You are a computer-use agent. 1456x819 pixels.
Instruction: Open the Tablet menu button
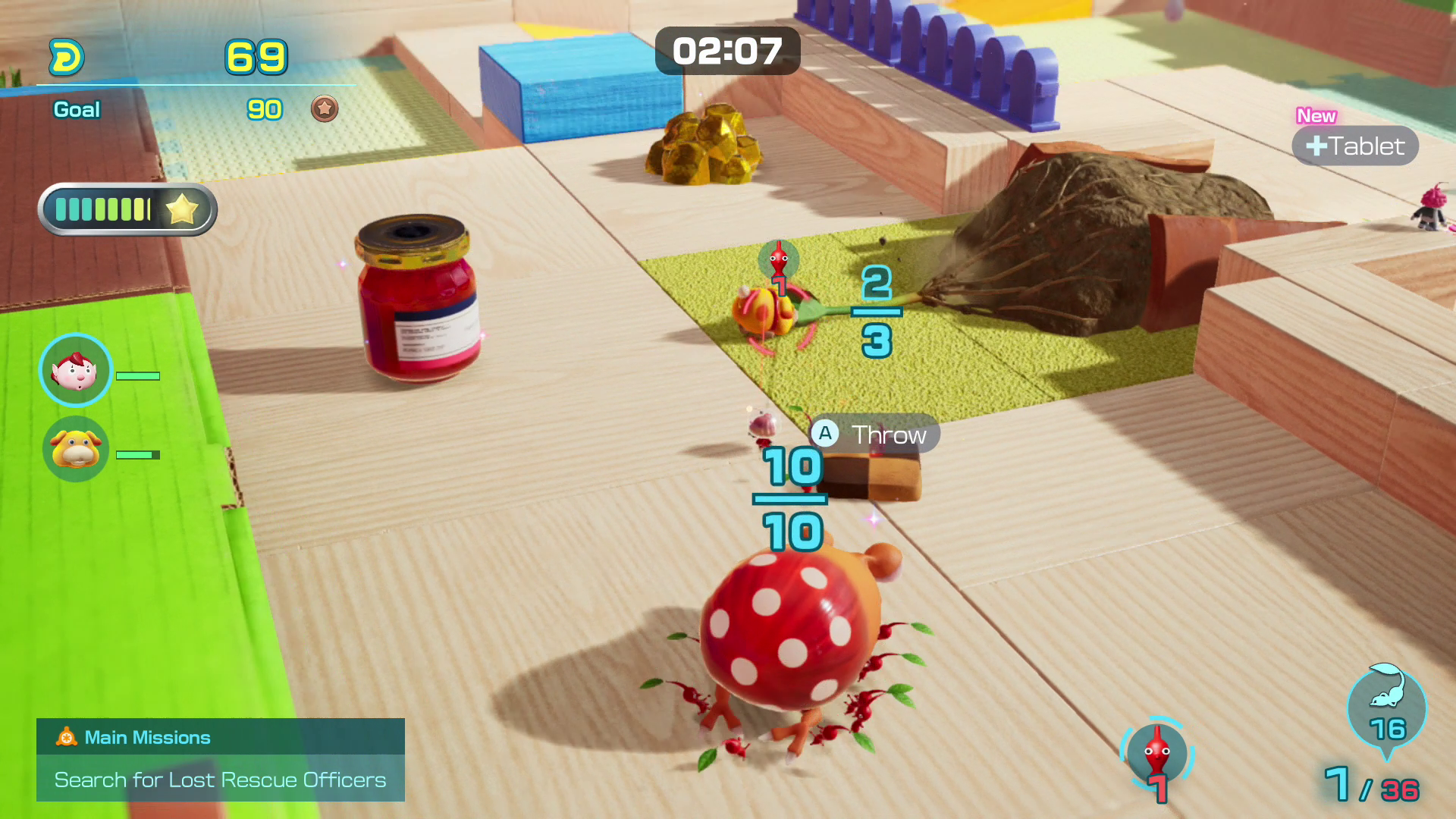(1355, 146)
